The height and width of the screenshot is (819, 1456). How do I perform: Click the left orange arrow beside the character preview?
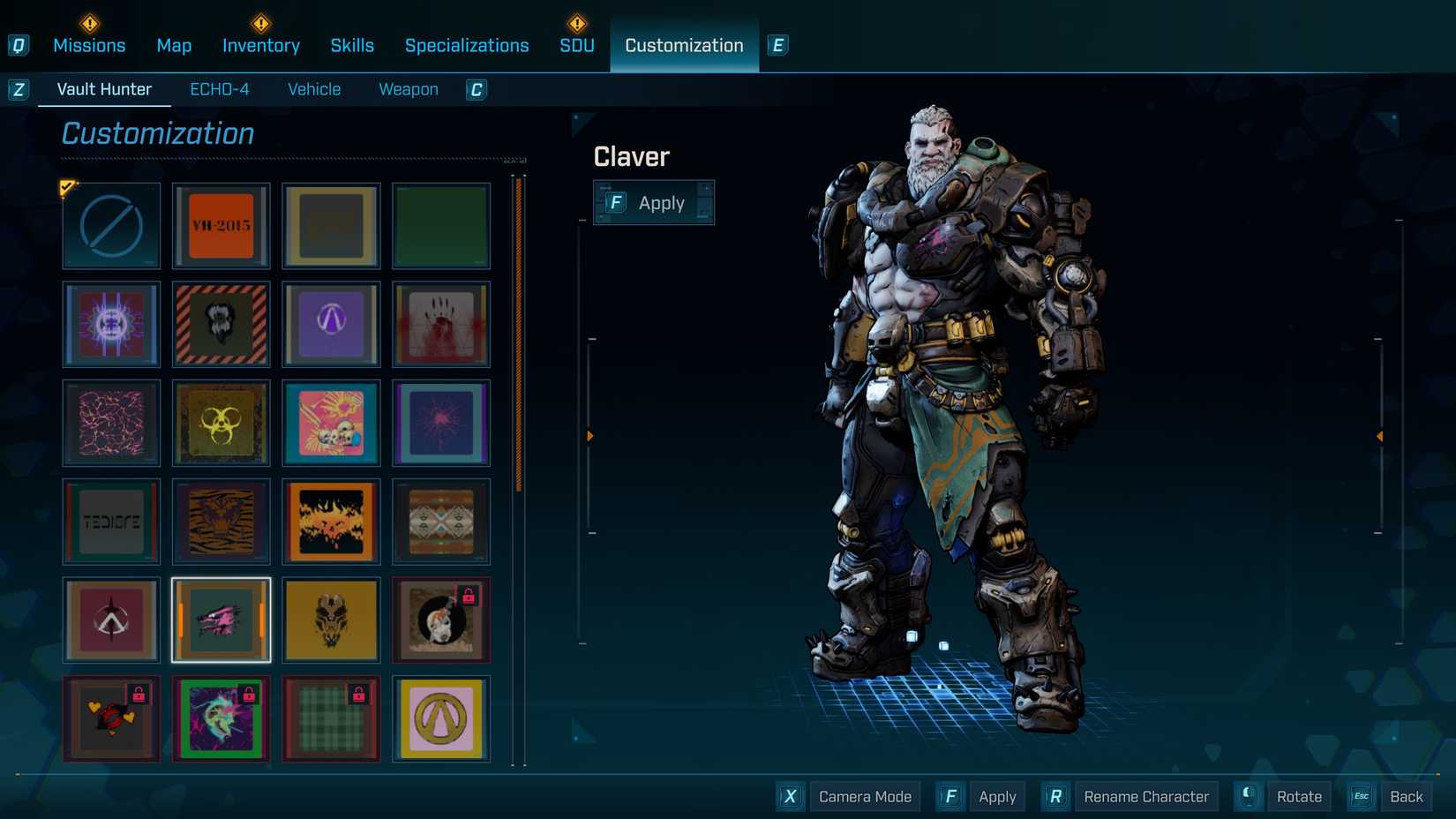(589, 435)
